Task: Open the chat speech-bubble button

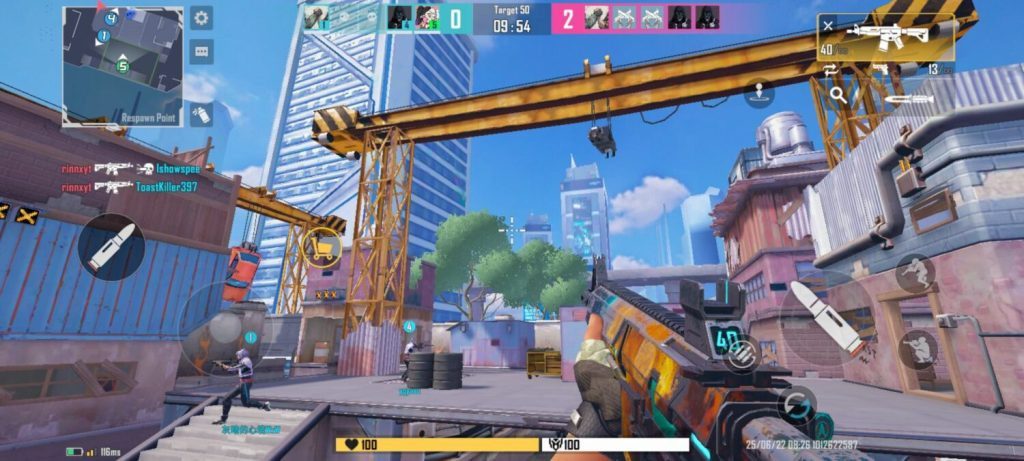Action: 201,51
